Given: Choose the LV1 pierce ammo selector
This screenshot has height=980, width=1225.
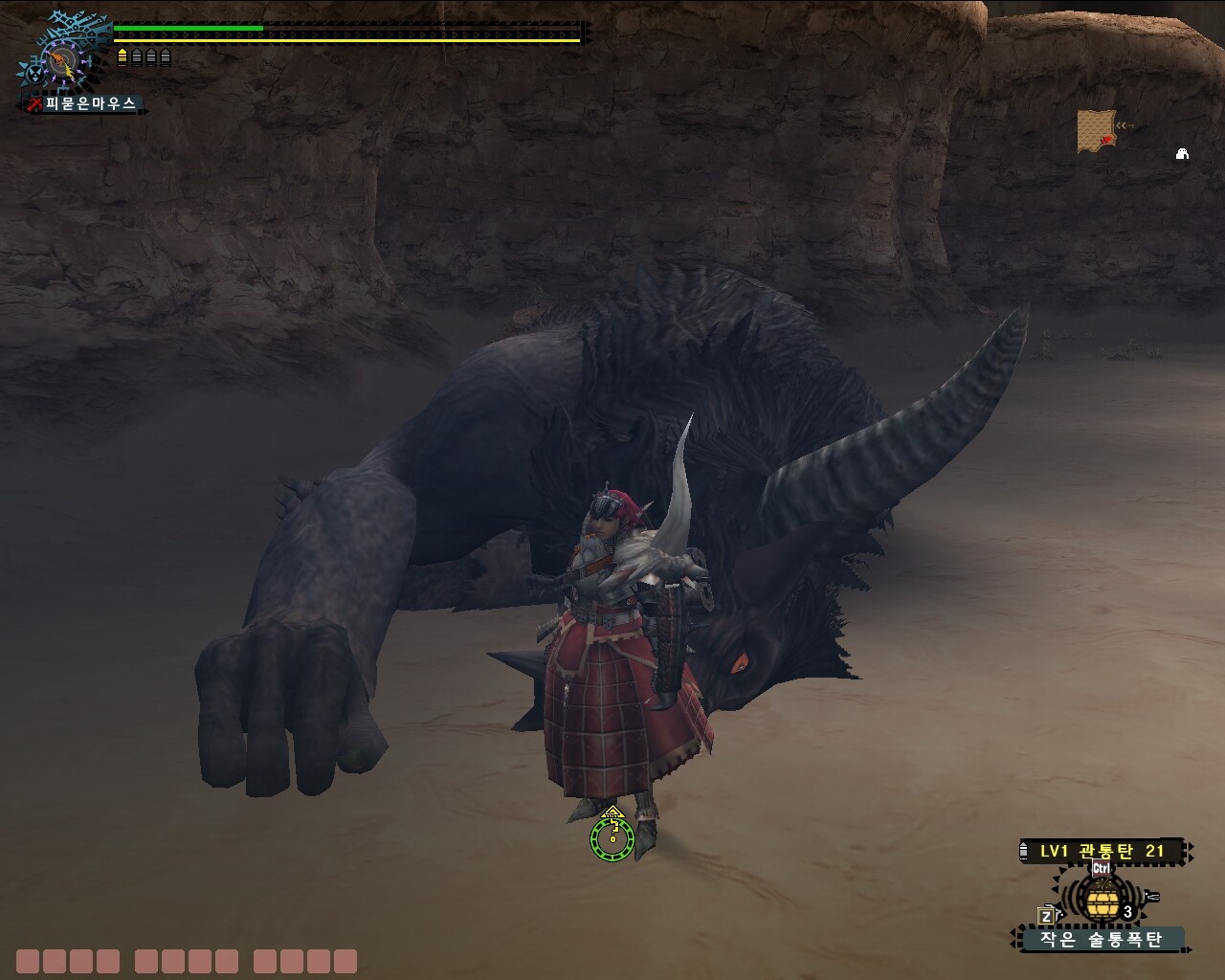Looking at the screenshot, I should (1102, 851).
